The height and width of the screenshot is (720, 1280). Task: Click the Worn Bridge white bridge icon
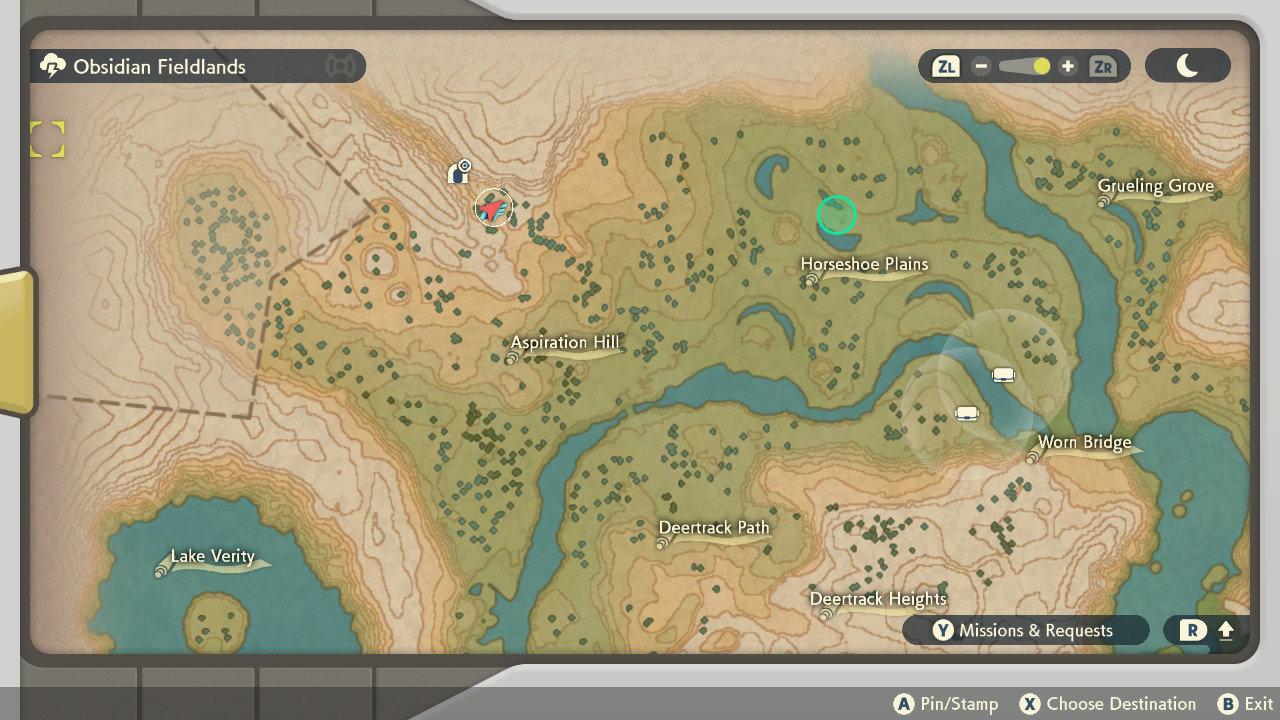pos(966,411)
